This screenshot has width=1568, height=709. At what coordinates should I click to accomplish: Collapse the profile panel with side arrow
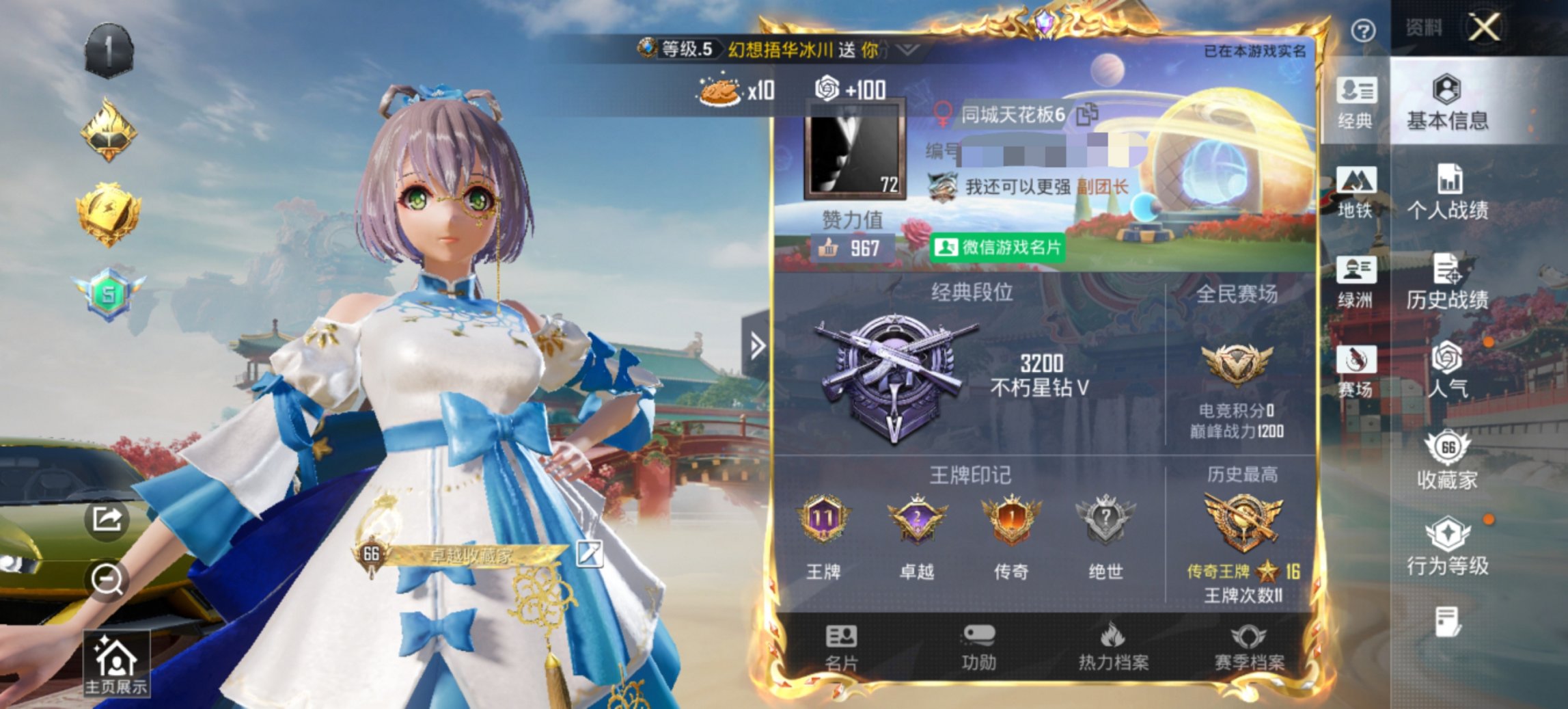(x=757, y=345)
